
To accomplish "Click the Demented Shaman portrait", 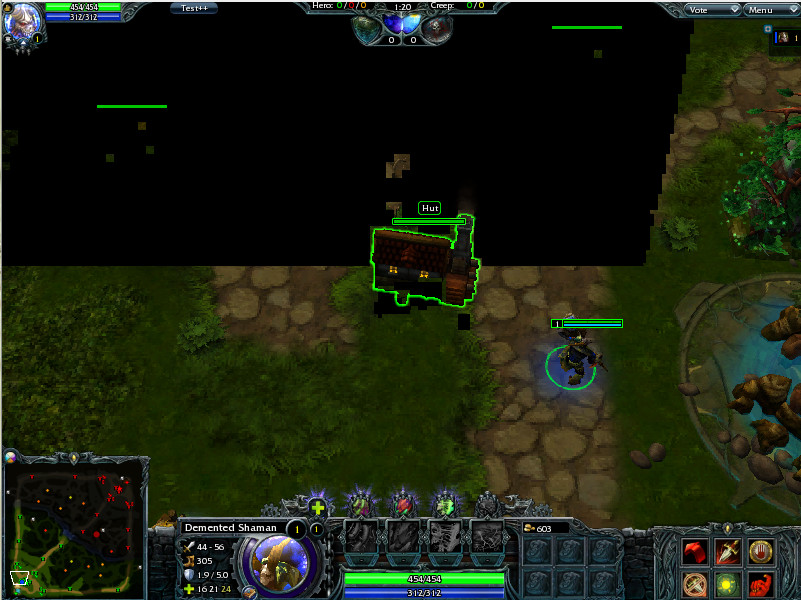I will pos(276,563).
